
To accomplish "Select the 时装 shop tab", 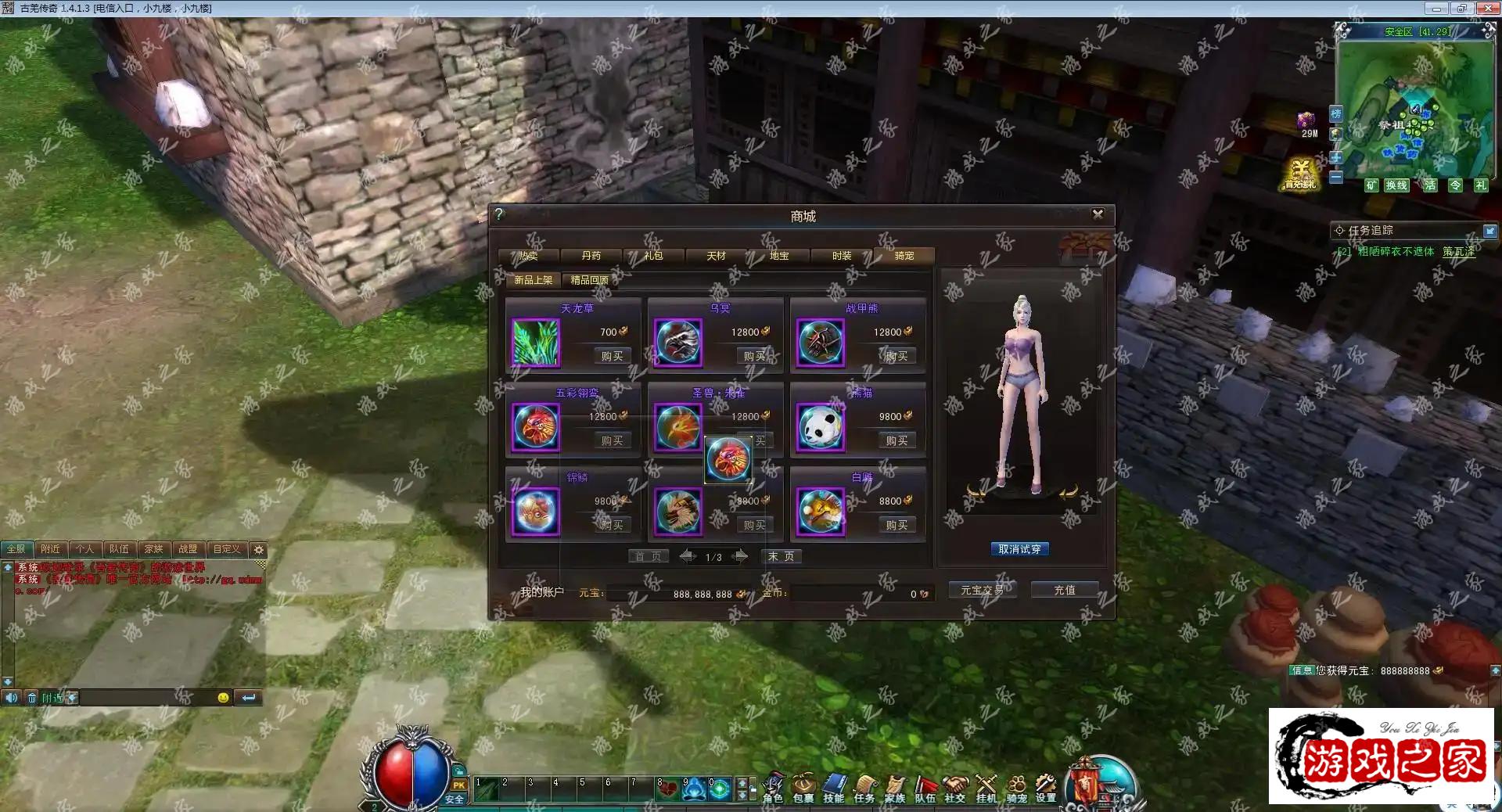I will [841, 256].
